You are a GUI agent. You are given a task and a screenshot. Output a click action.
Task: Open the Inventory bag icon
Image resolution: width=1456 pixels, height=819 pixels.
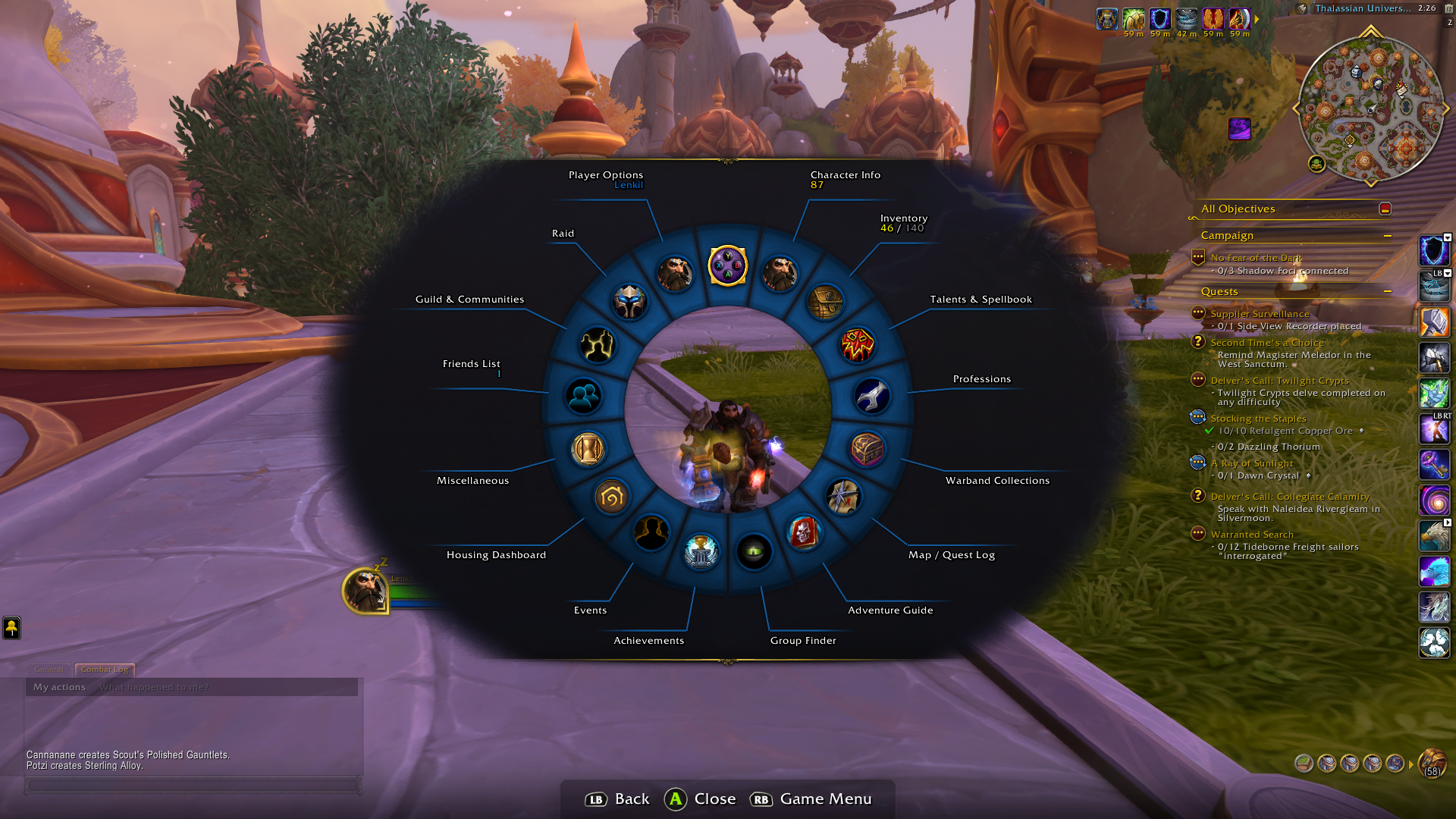[828, 301]
